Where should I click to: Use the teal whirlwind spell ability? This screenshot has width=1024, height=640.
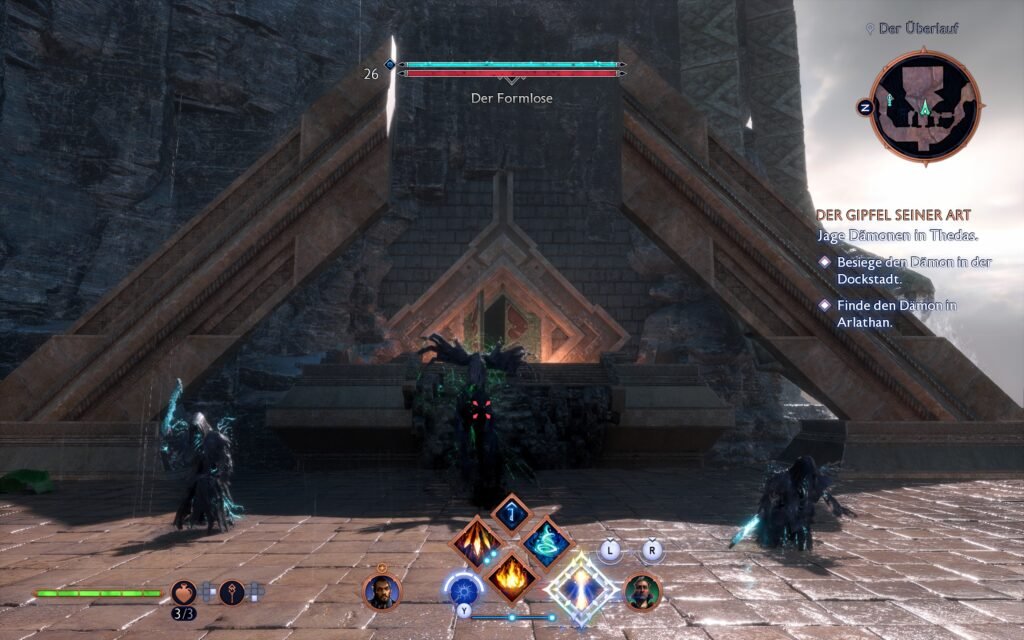click(x=546, y=543)
